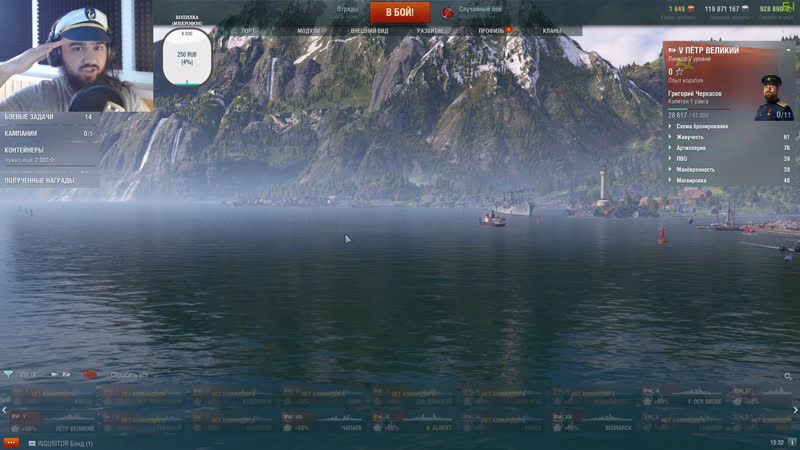Expand the ПВО stats row

(x=682, y=158)
